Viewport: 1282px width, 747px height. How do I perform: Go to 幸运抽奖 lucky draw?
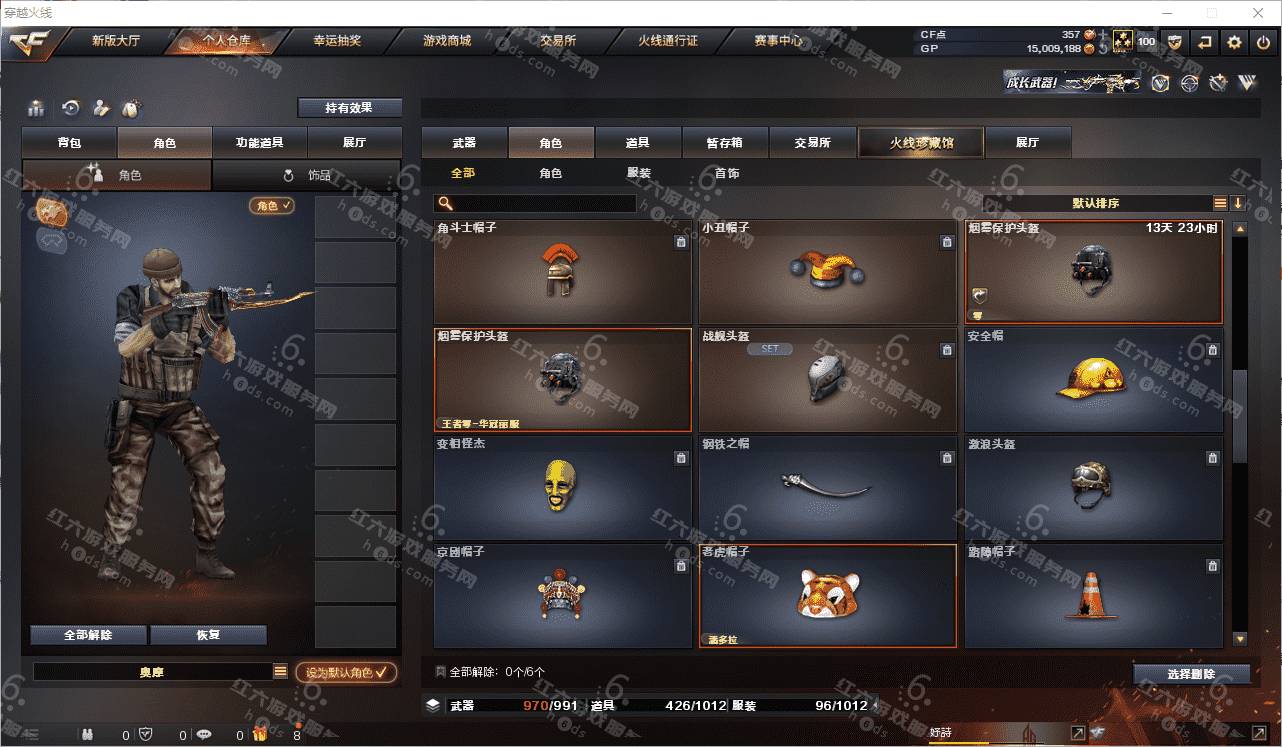tap(337, 41)
